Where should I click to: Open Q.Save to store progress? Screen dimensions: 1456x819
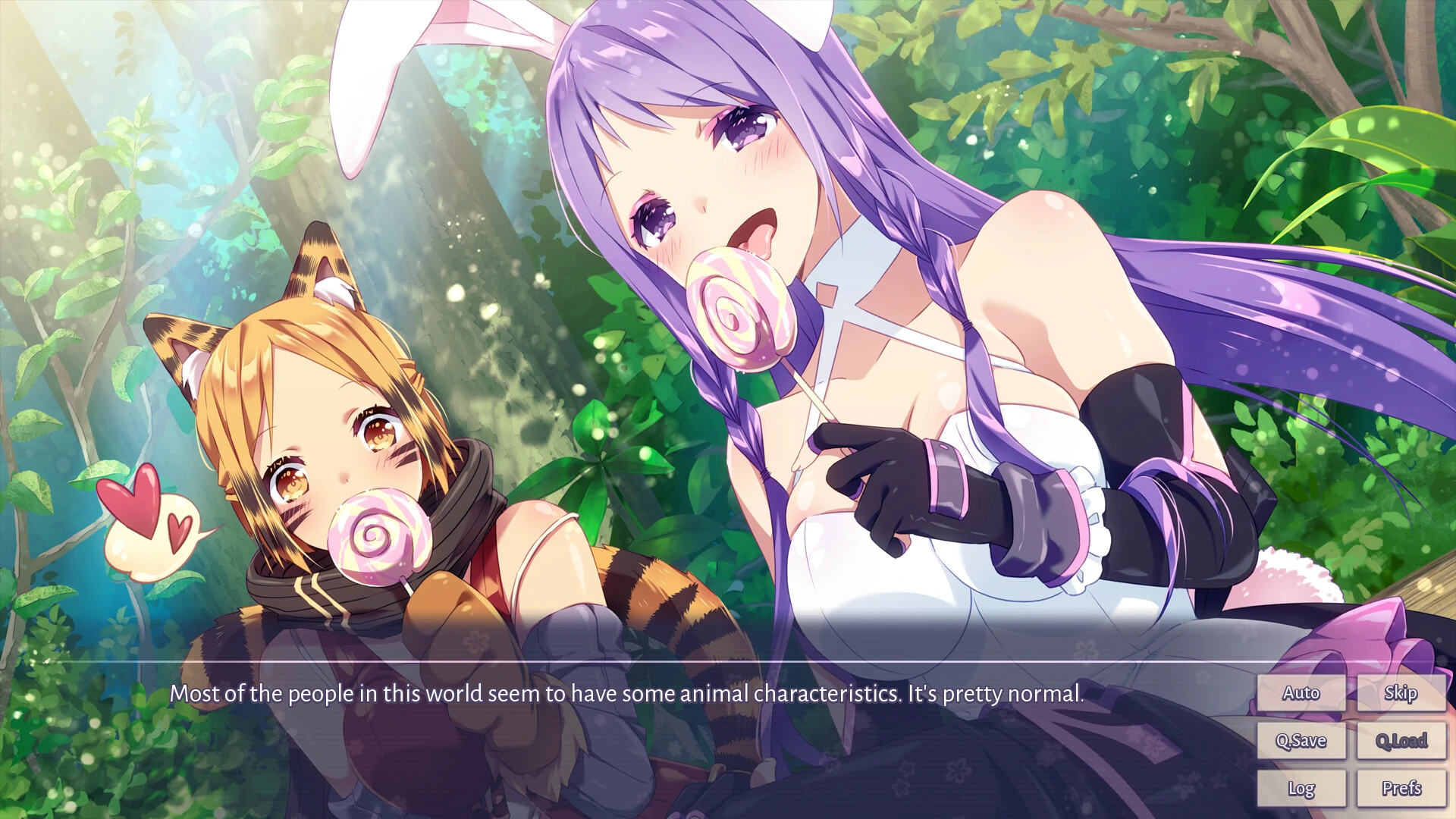(x=1301, y=740)
